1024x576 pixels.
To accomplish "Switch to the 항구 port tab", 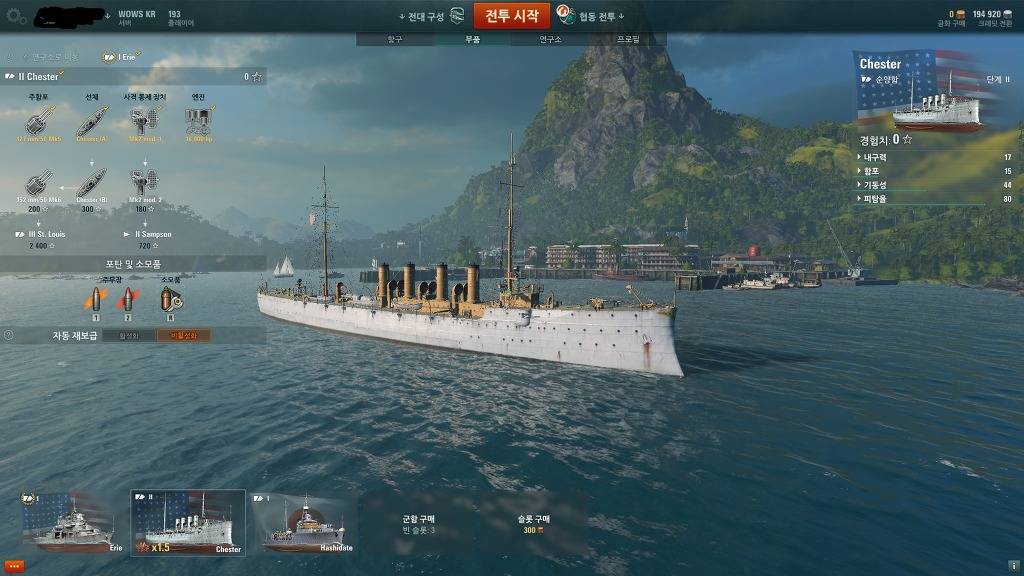I will [394, 39].
